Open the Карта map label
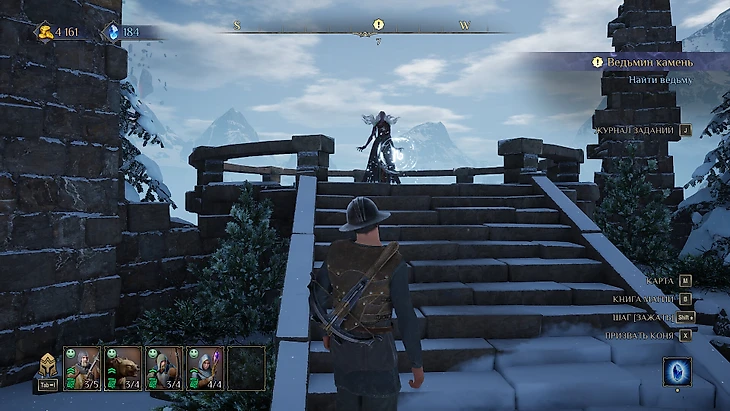 (660, 281)
